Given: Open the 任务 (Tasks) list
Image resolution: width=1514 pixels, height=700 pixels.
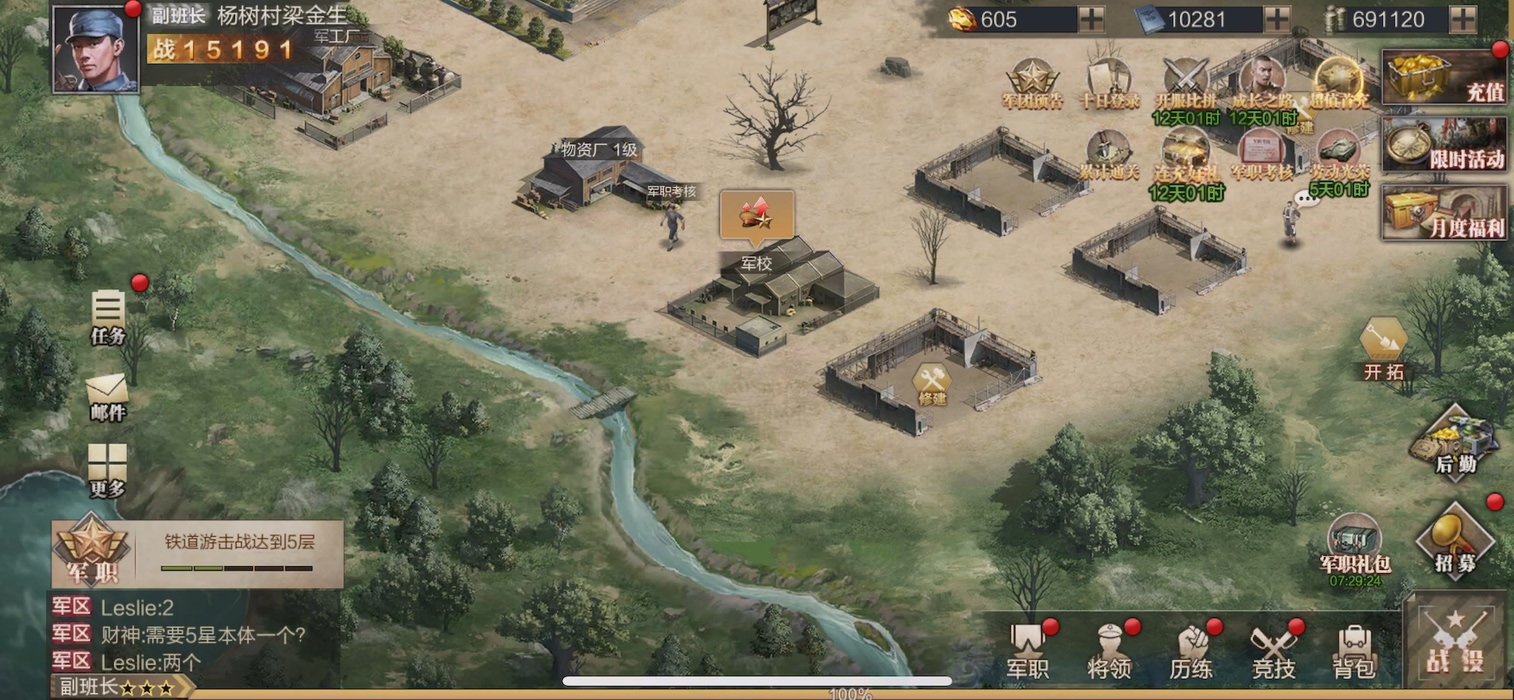Looking at the screenshot, I should (x=108, y=316).
